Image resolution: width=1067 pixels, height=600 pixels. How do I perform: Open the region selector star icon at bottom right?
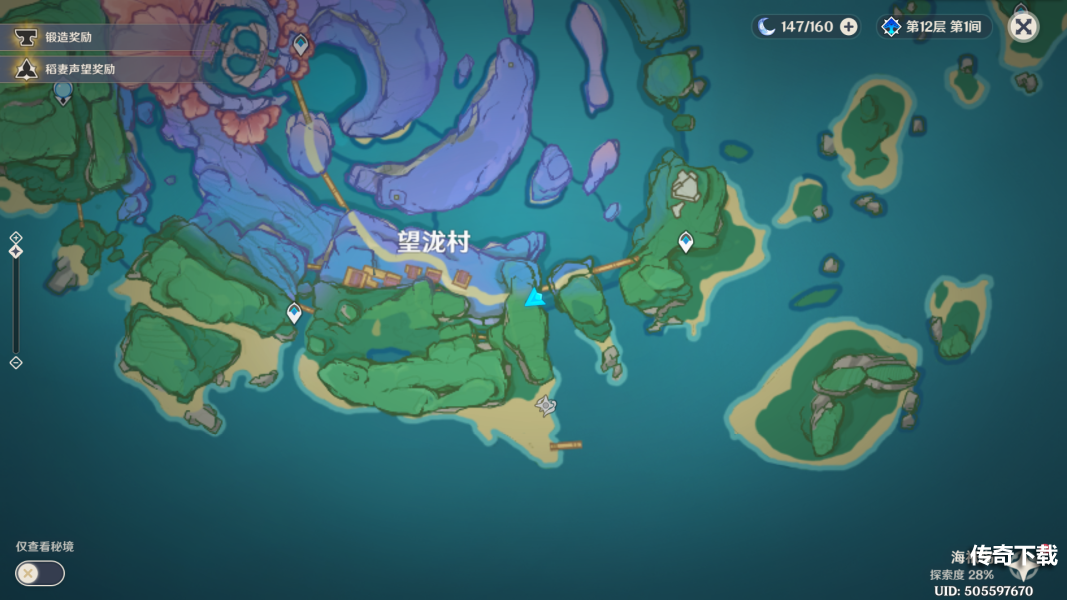1023,567
